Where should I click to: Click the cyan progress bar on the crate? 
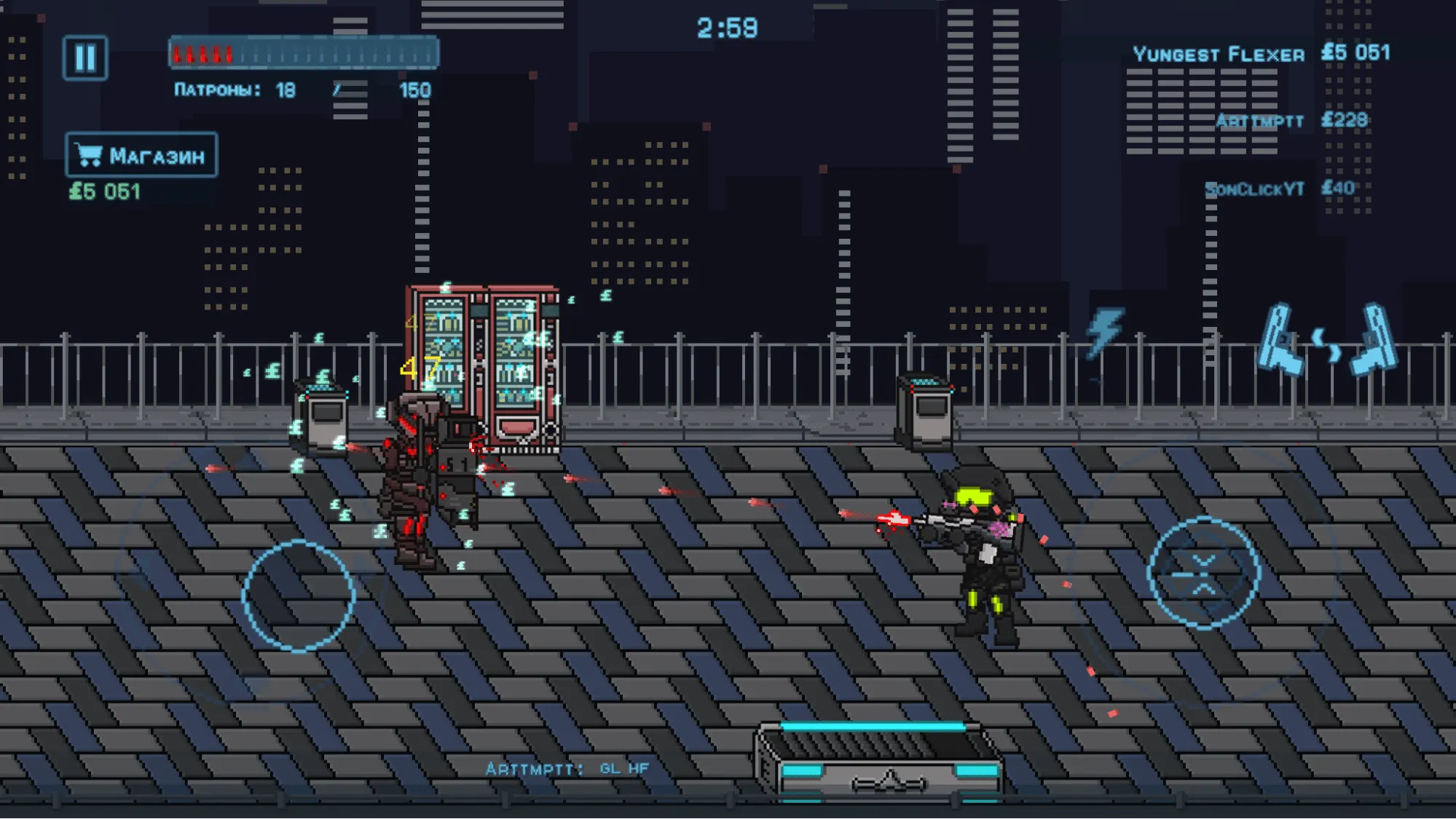point(875,726)
